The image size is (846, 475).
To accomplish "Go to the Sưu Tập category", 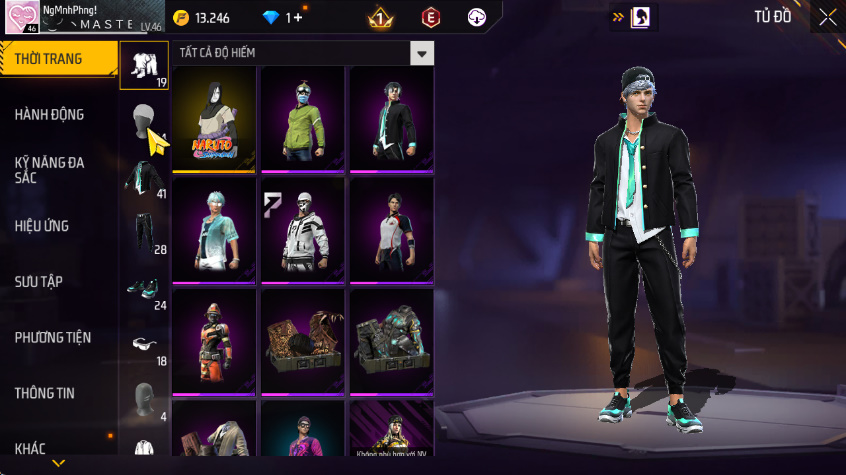I will click(x=39, y=282).
